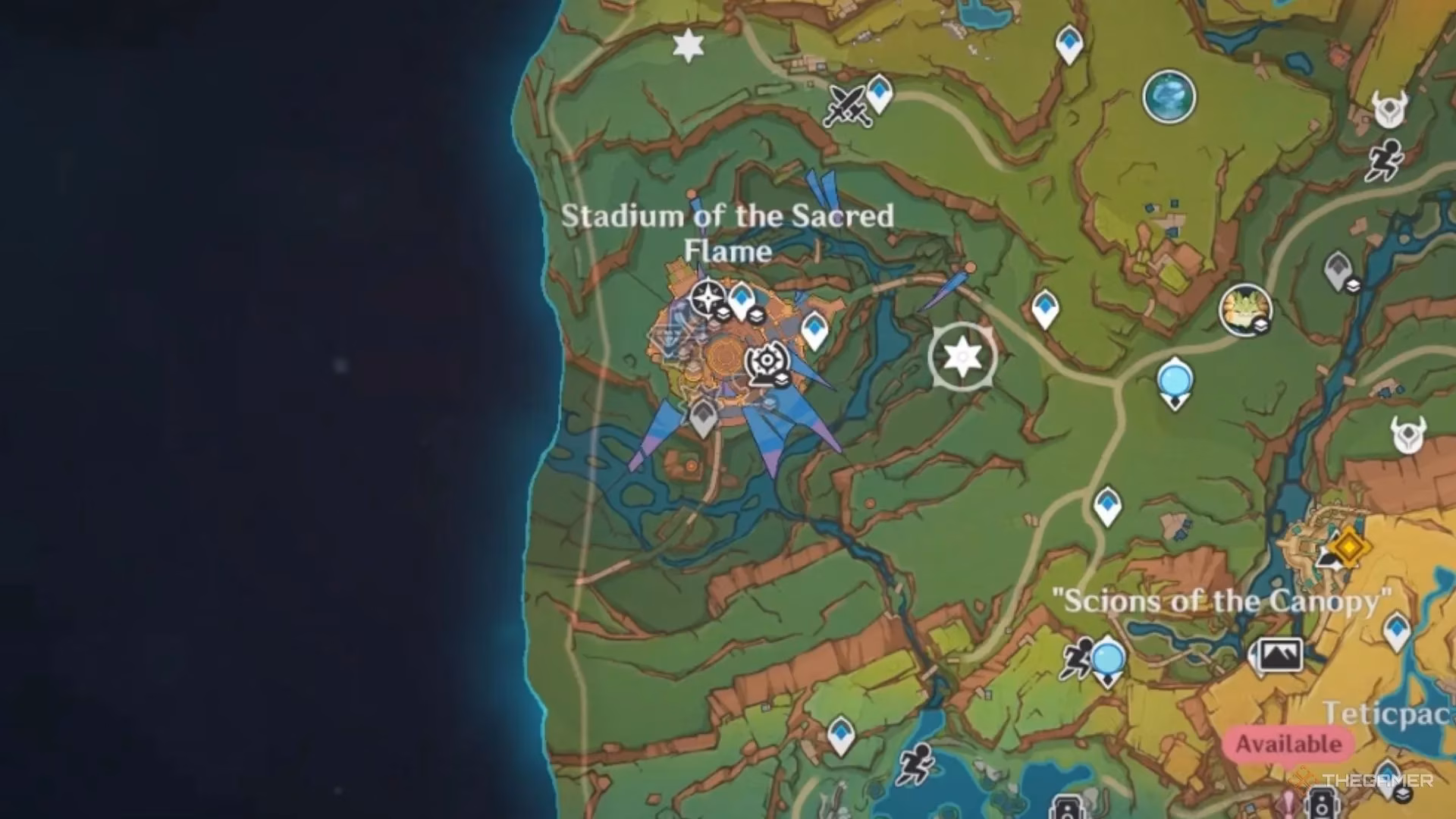This screenshot has height=819, width=1456.
Task: Click the greyed-out teleport waypoint below the Stadium
Action: (x=702, y=416)
